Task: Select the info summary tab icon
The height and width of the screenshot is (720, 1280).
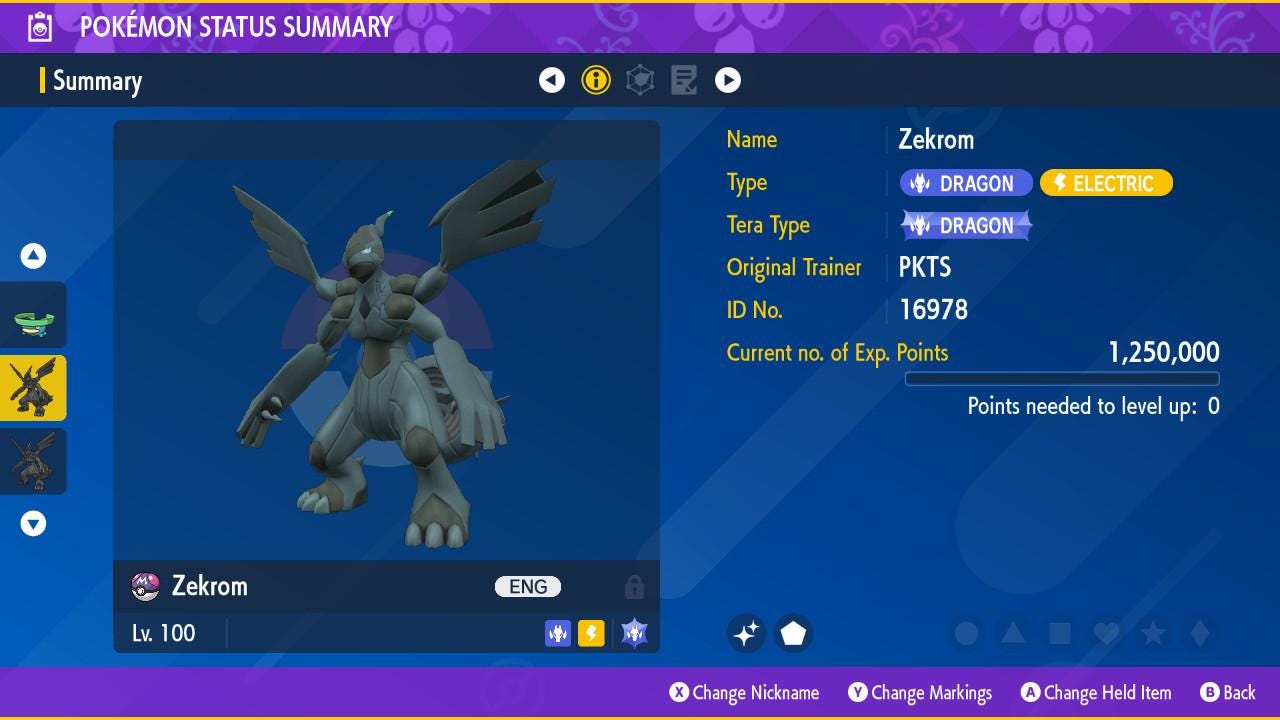Action: [596, 80]
